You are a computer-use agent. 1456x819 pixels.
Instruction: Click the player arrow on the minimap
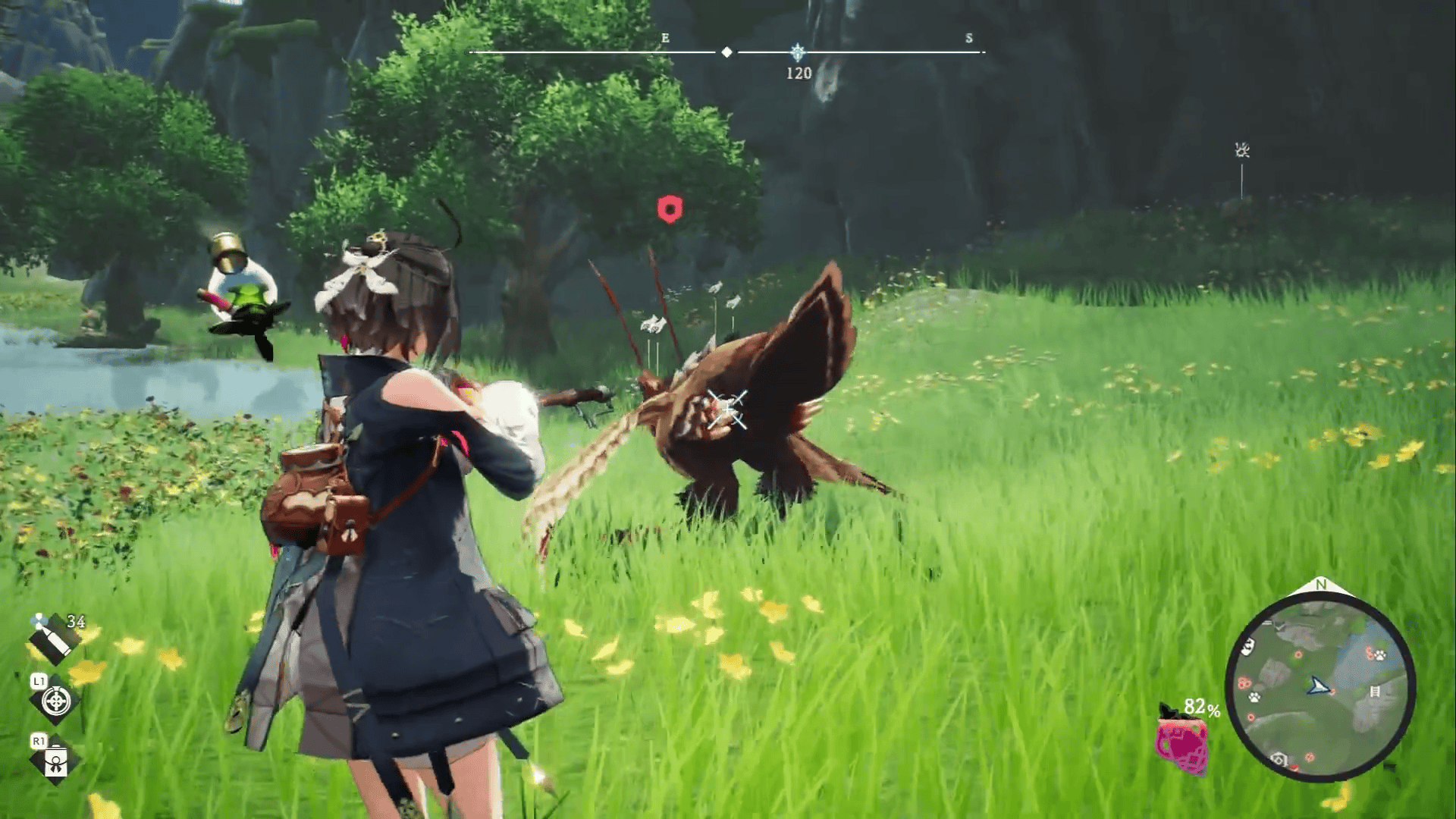pos(1319,687)
